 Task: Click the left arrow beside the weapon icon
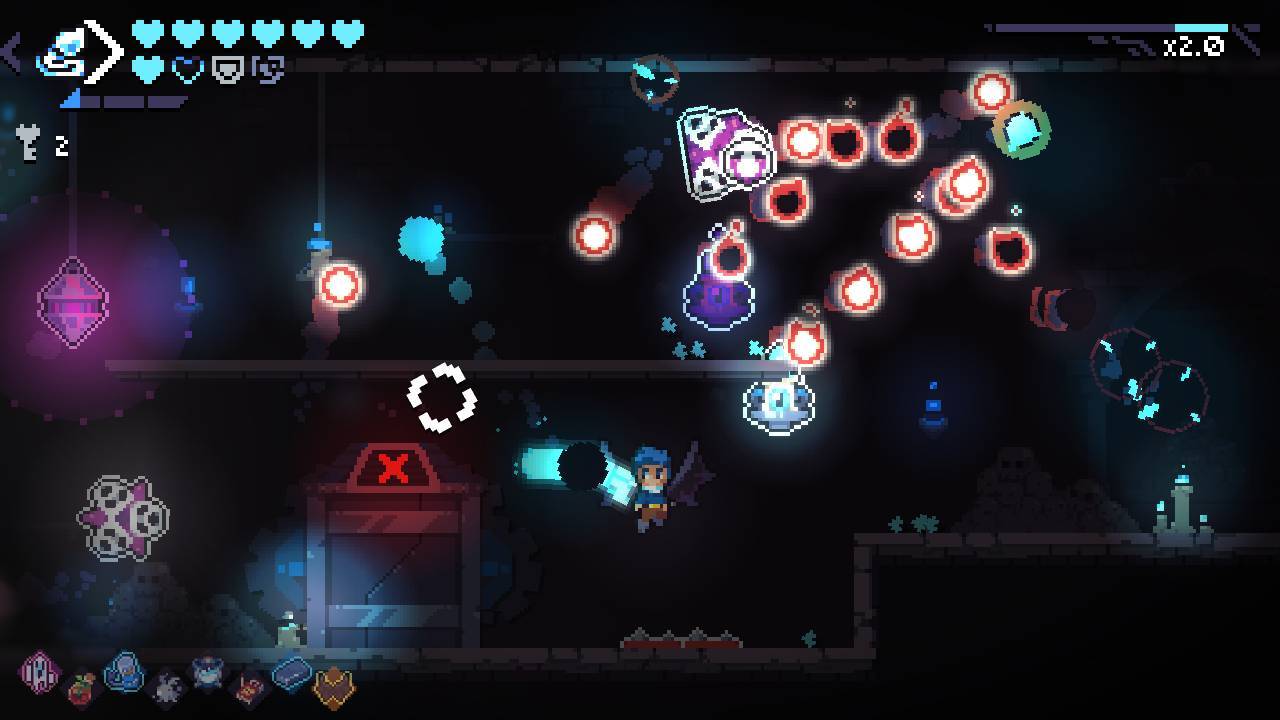[12, 52]
